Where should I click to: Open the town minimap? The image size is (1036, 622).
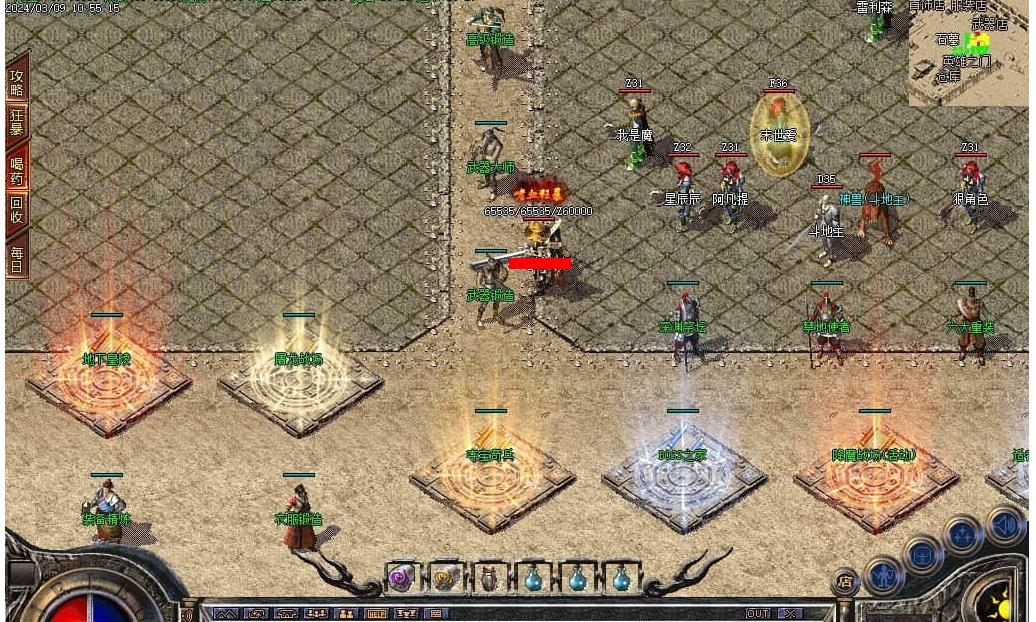coord(968,52)
